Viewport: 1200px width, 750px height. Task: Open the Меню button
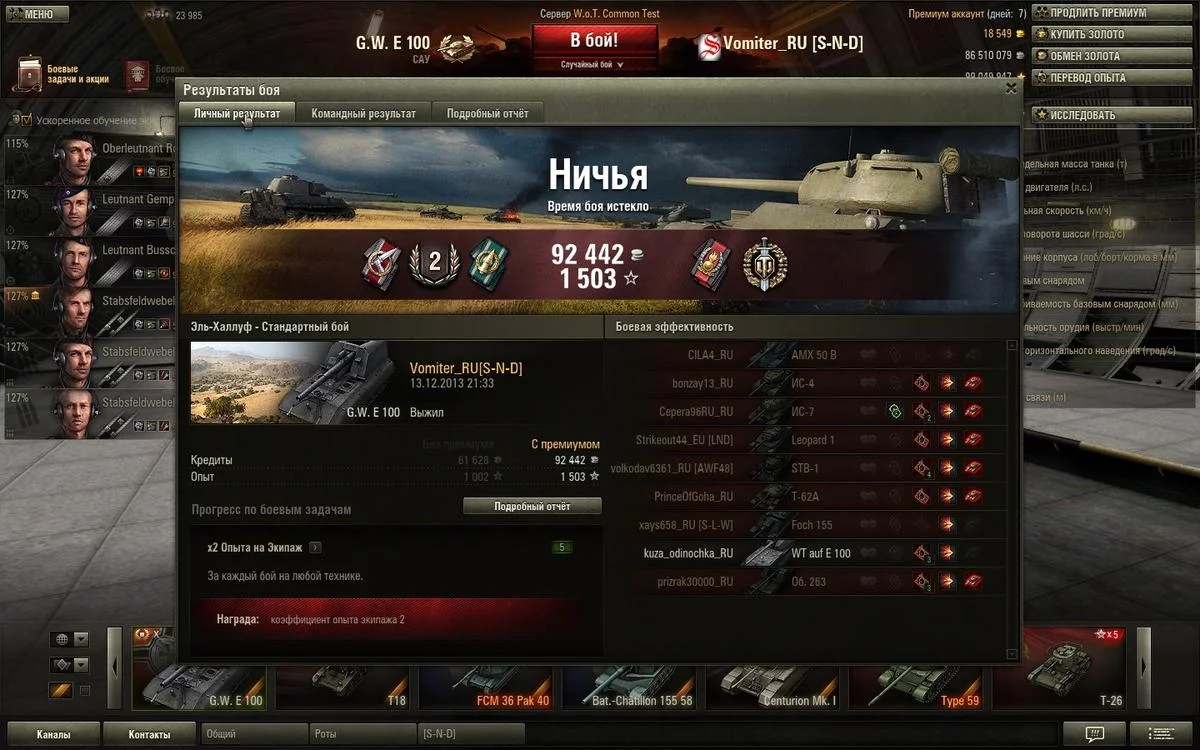[36, 15]
